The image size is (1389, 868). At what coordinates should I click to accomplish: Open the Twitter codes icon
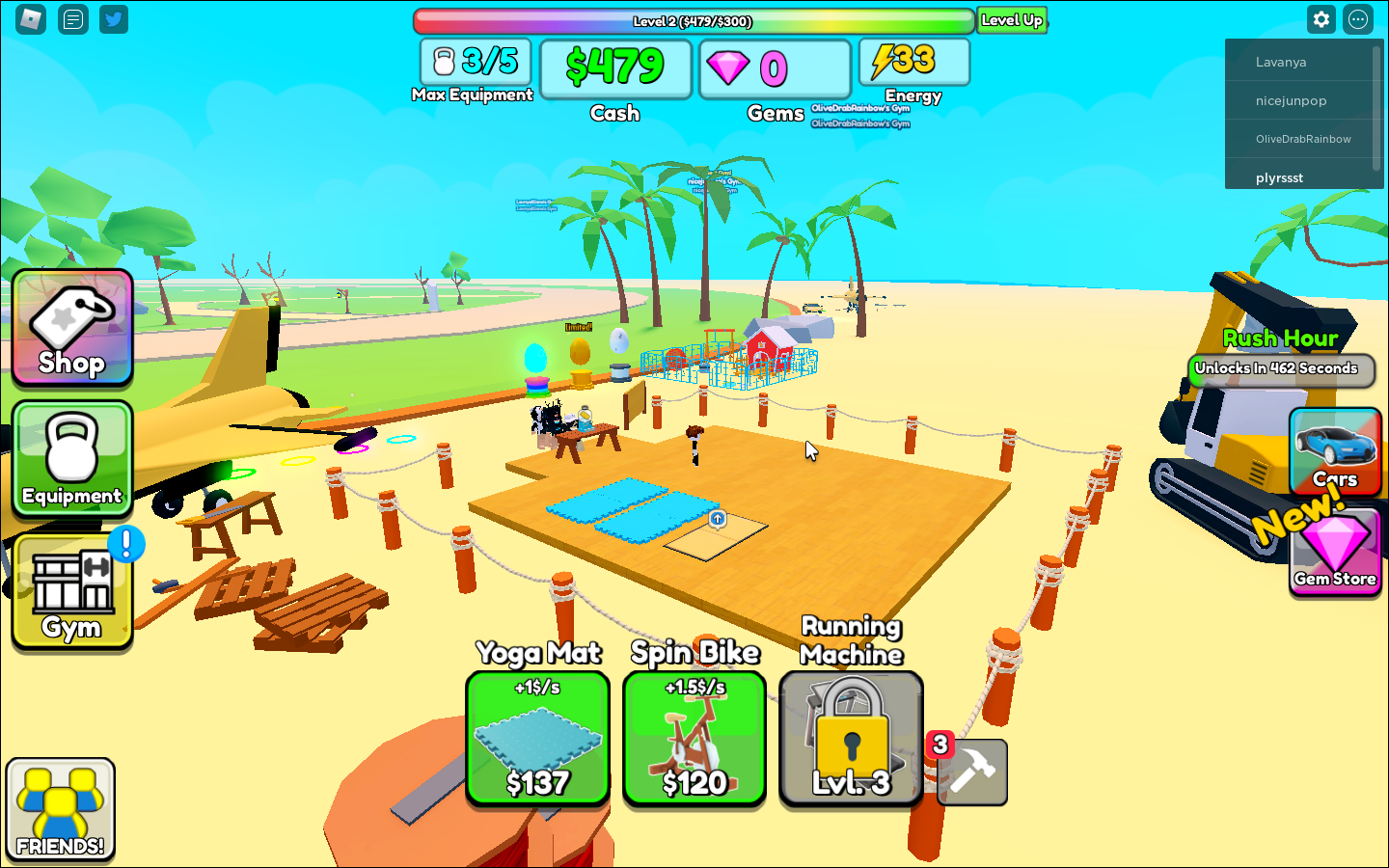pyautogui.click(x=113, y=19)
